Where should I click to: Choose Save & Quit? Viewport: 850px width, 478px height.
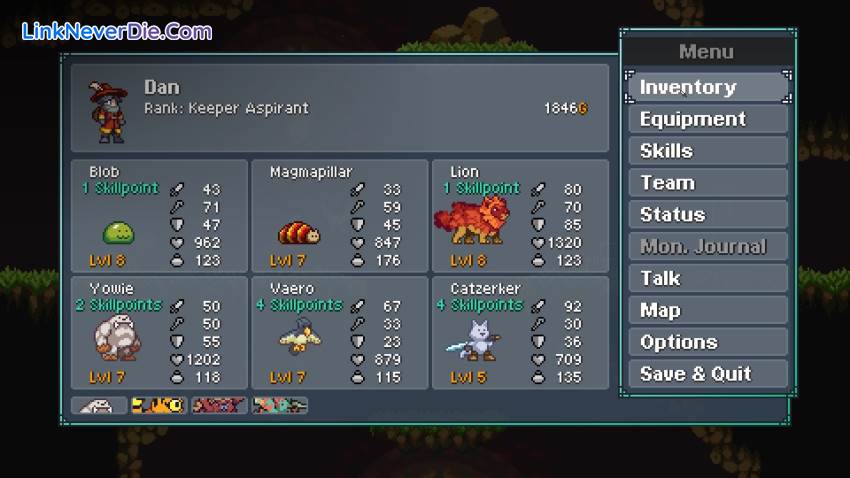coord(708,374)
